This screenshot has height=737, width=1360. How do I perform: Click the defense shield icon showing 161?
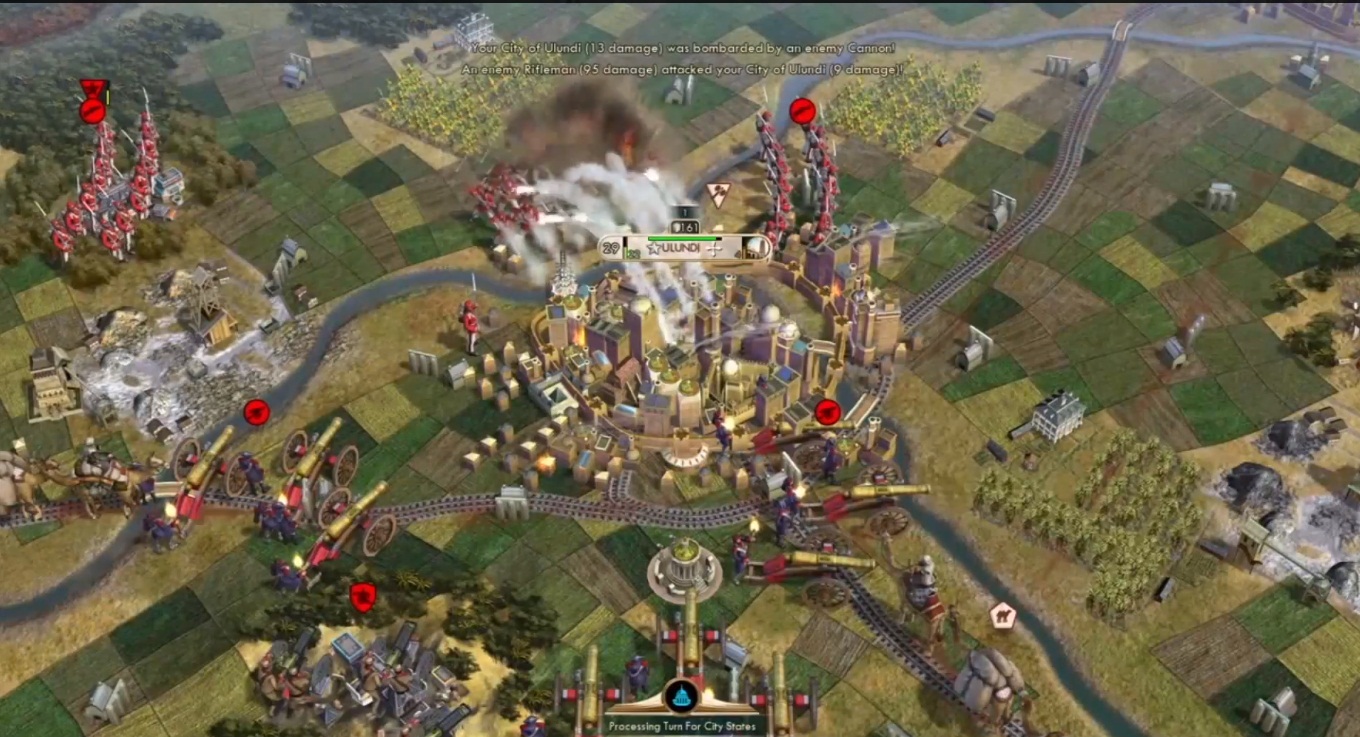click(684, 226)
